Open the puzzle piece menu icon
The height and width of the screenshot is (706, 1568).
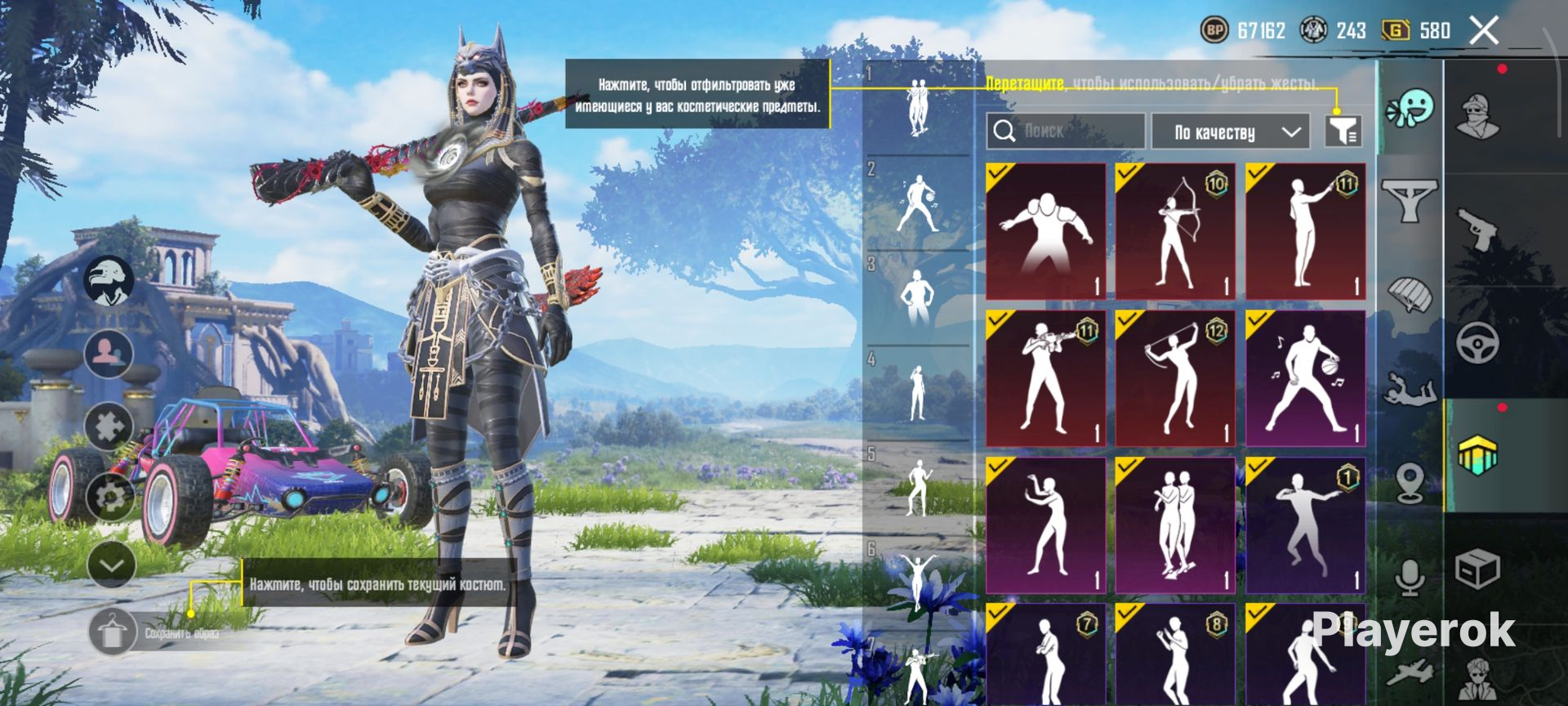tap(109, 425)
